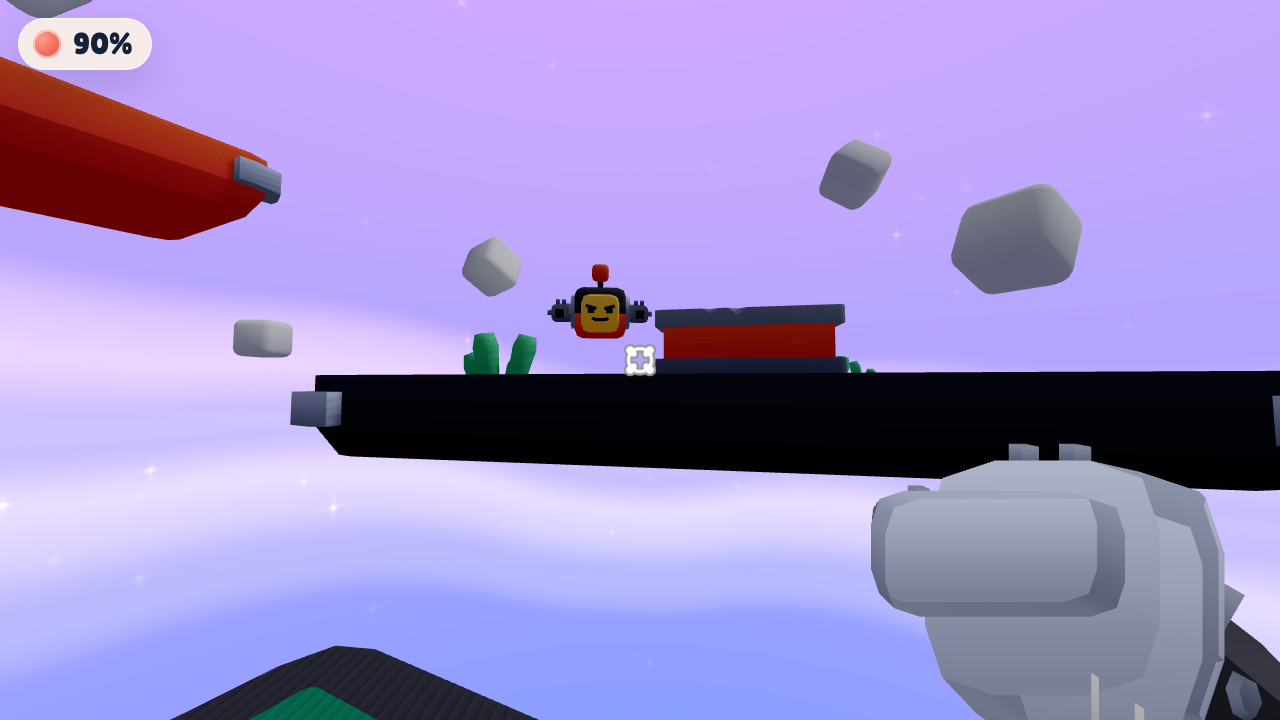Click the red health dot icon
1280x720 pixels.
46,43
